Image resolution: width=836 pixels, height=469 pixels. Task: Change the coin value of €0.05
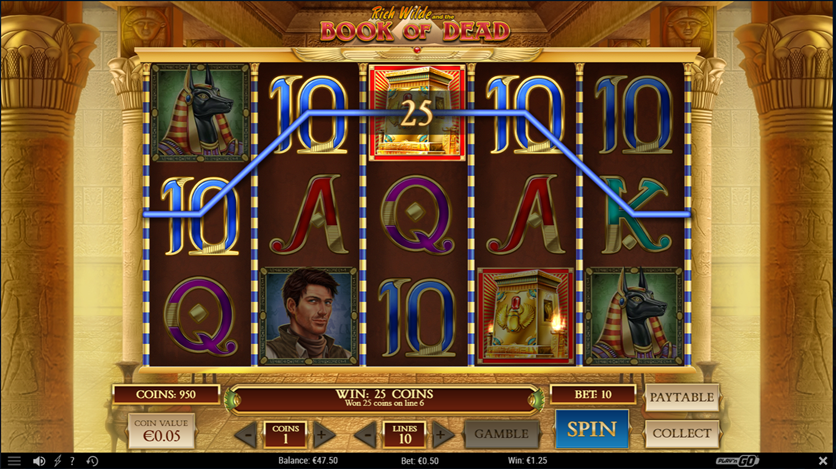pyautogui.click(x=161, y=431)
